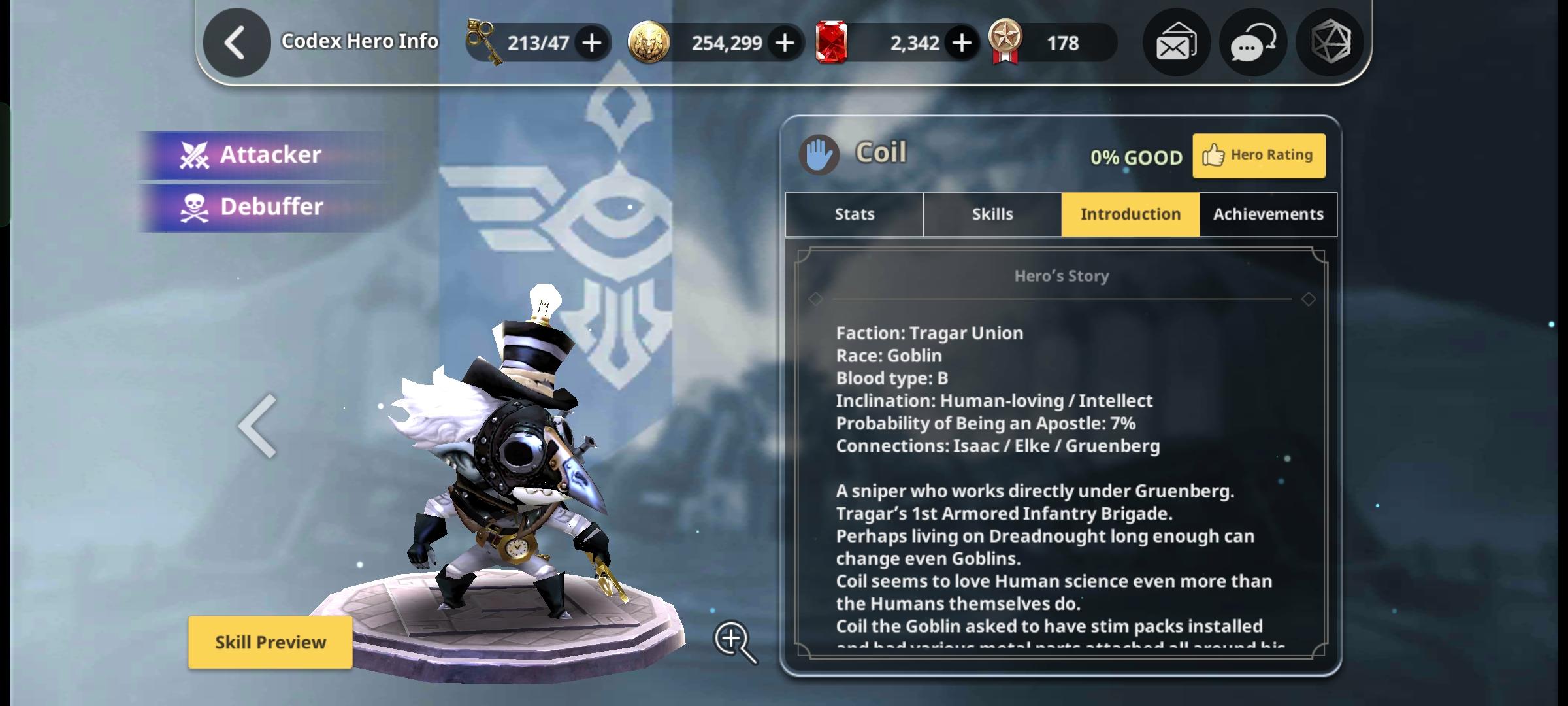Click plus to buy more gold
Screen dimensions: 1568x706
(x=784, y=42)
